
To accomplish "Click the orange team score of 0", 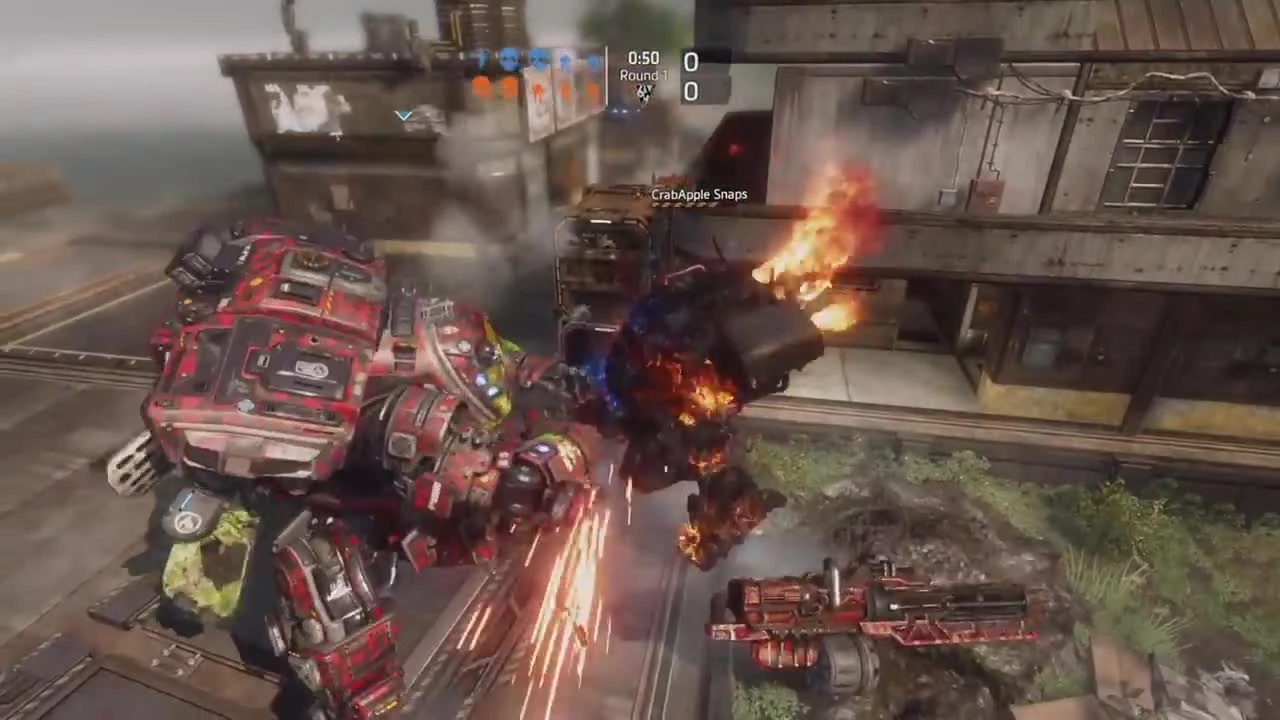I will coord(690,92).
